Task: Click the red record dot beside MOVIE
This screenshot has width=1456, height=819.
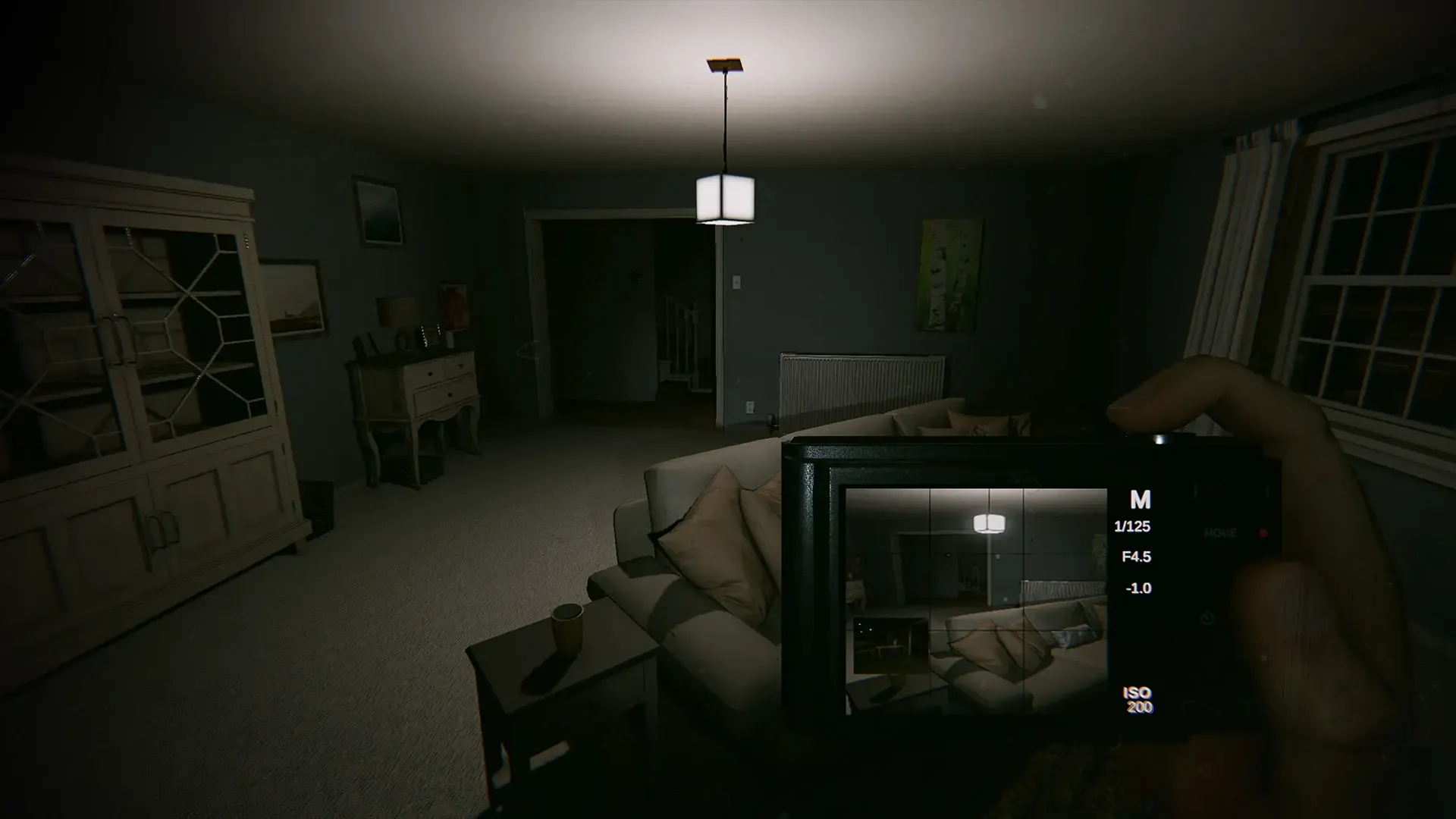Action: 1263,534
